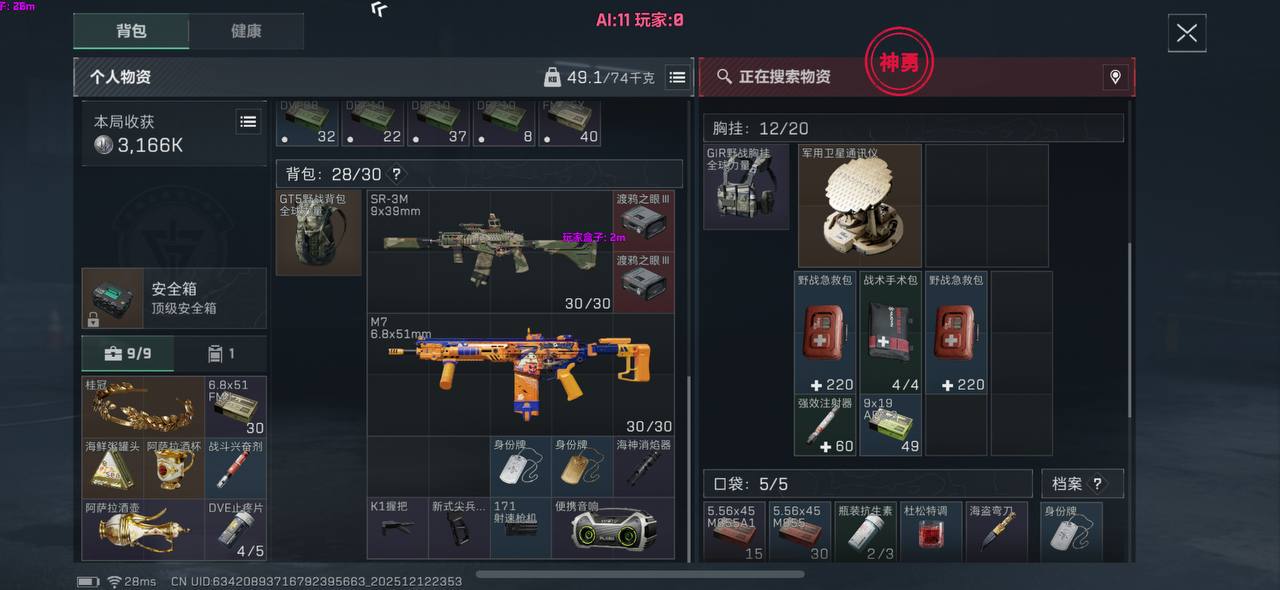The width and height of the screenshot is (1280, 590).
Task: Pick the 军用卫星通讯仪 item
Action: point(859,206)
